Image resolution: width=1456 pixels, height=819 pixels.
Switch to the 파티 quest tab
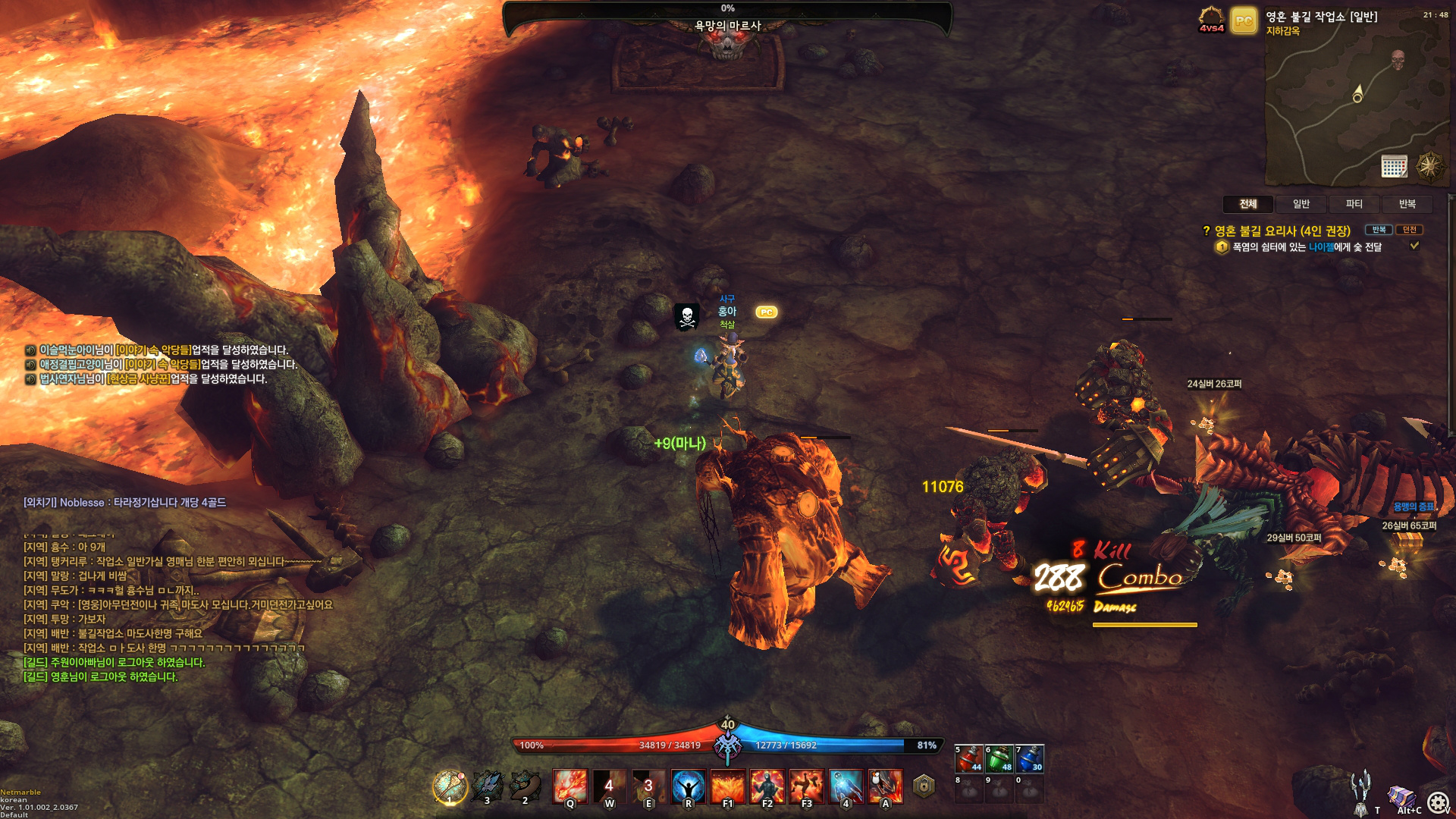point(1354,204)
